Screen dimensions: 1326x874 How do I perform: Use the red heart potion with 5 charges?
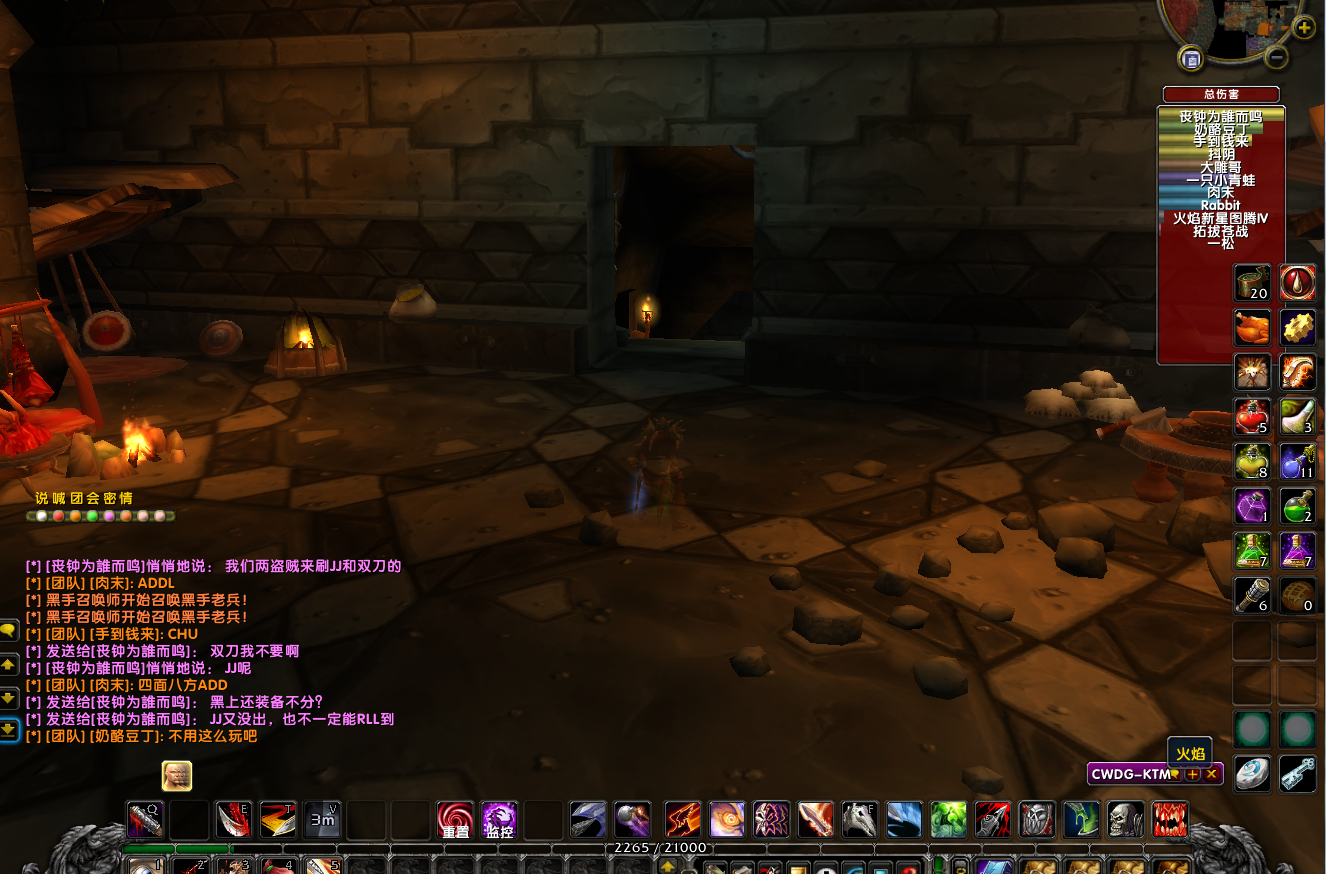[x=1252, y=416]
